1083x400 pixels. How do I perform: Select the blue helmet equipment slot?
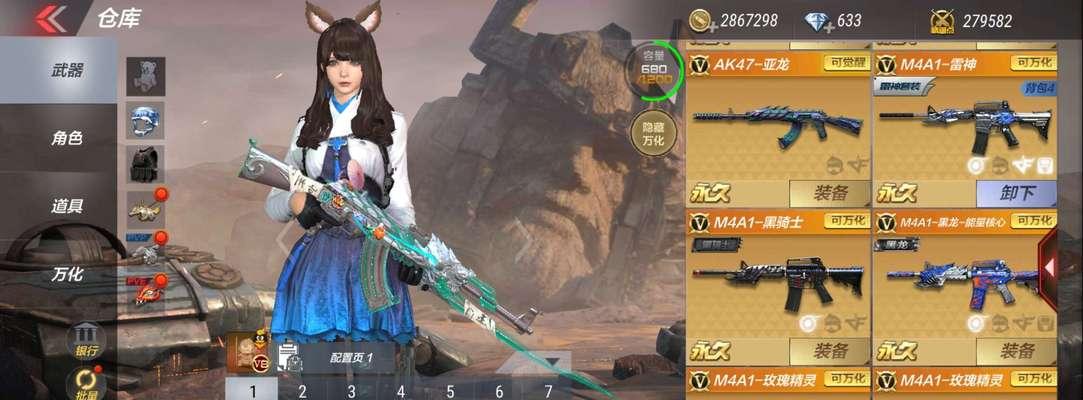coord(146,121)
